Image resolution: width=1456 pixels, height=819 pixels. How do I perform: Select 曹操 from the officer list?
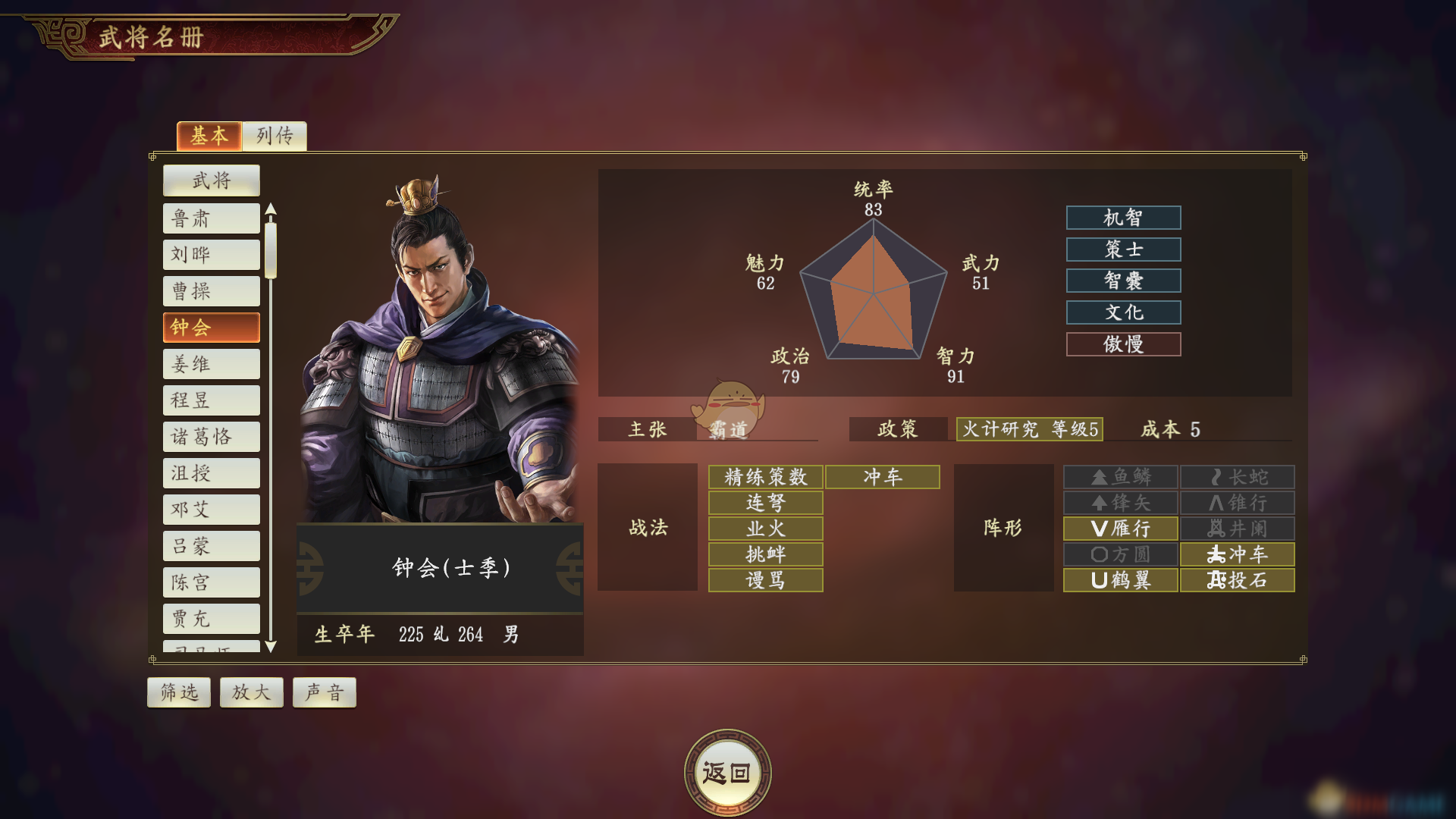pos(211,290)
